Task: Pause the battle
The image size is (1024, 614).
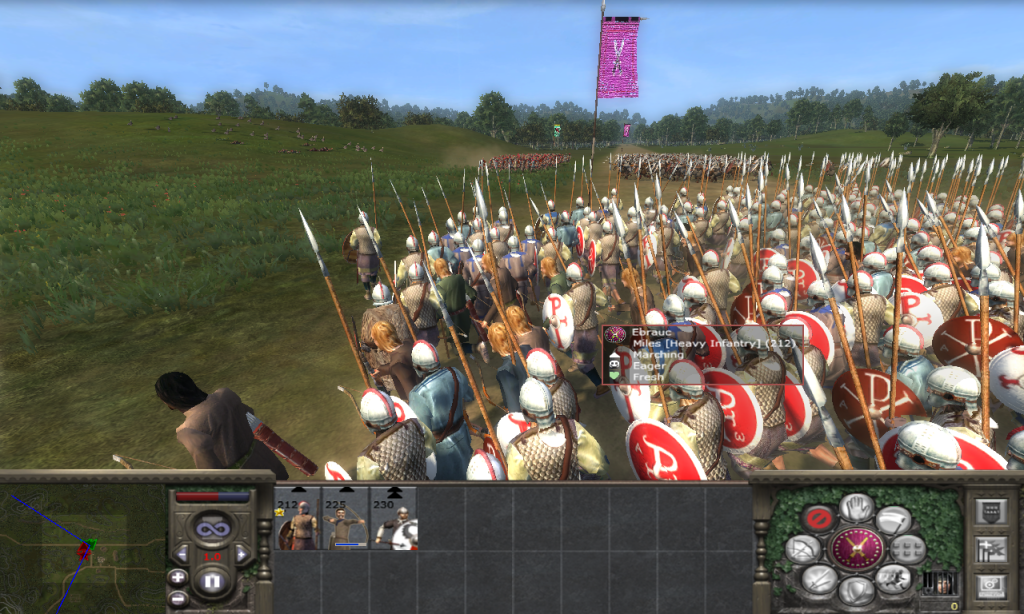Action: click(211, 580)
